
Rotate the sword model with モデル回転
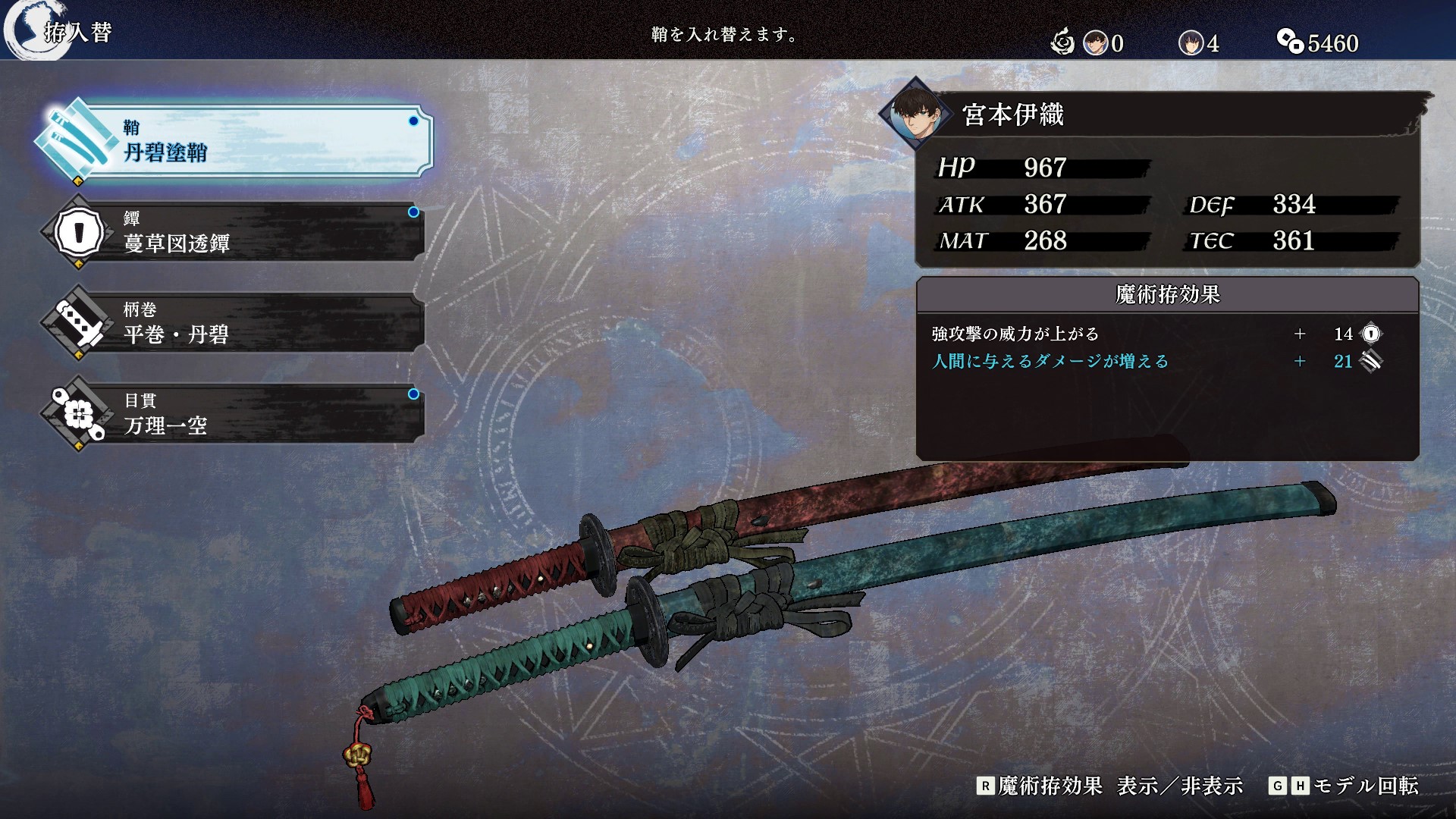point(1343,786)
